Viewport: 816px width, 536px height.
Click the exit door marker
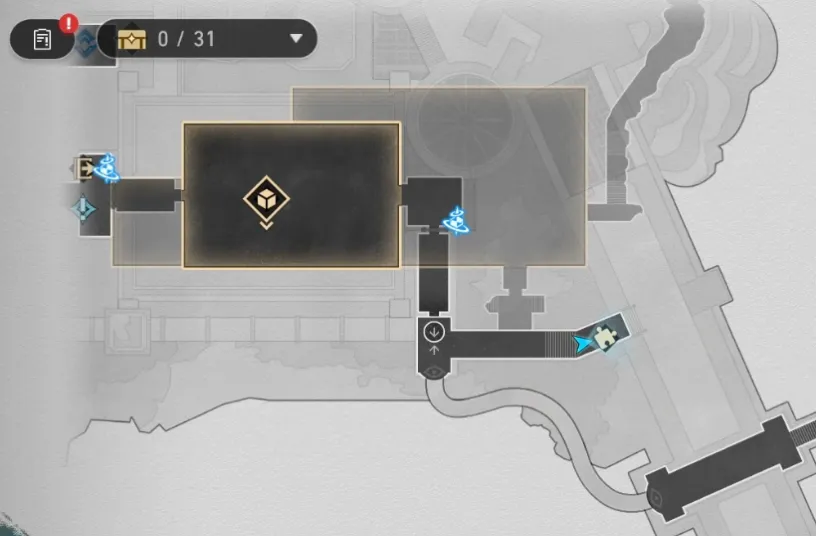tap(86, 167)
